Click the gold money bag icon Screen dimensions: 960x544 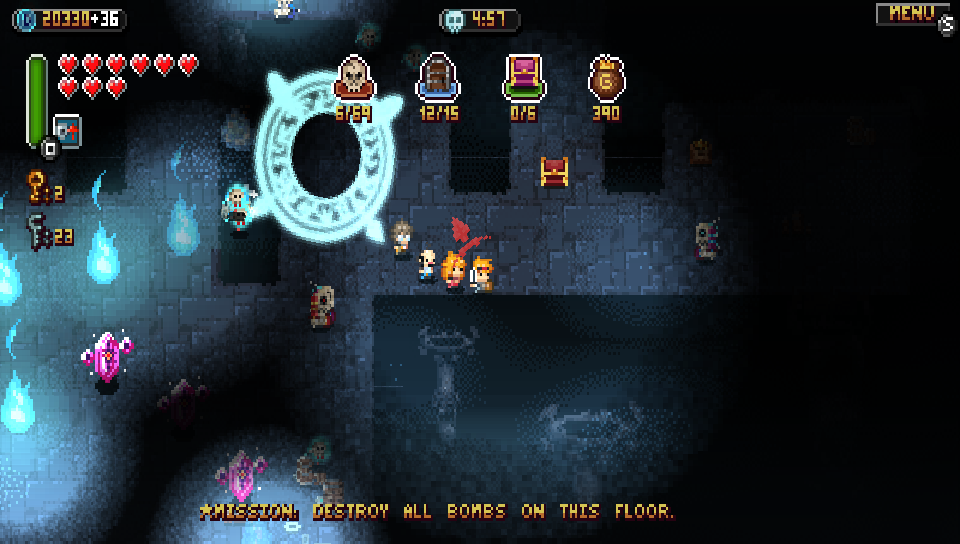(x=606, y=78)
